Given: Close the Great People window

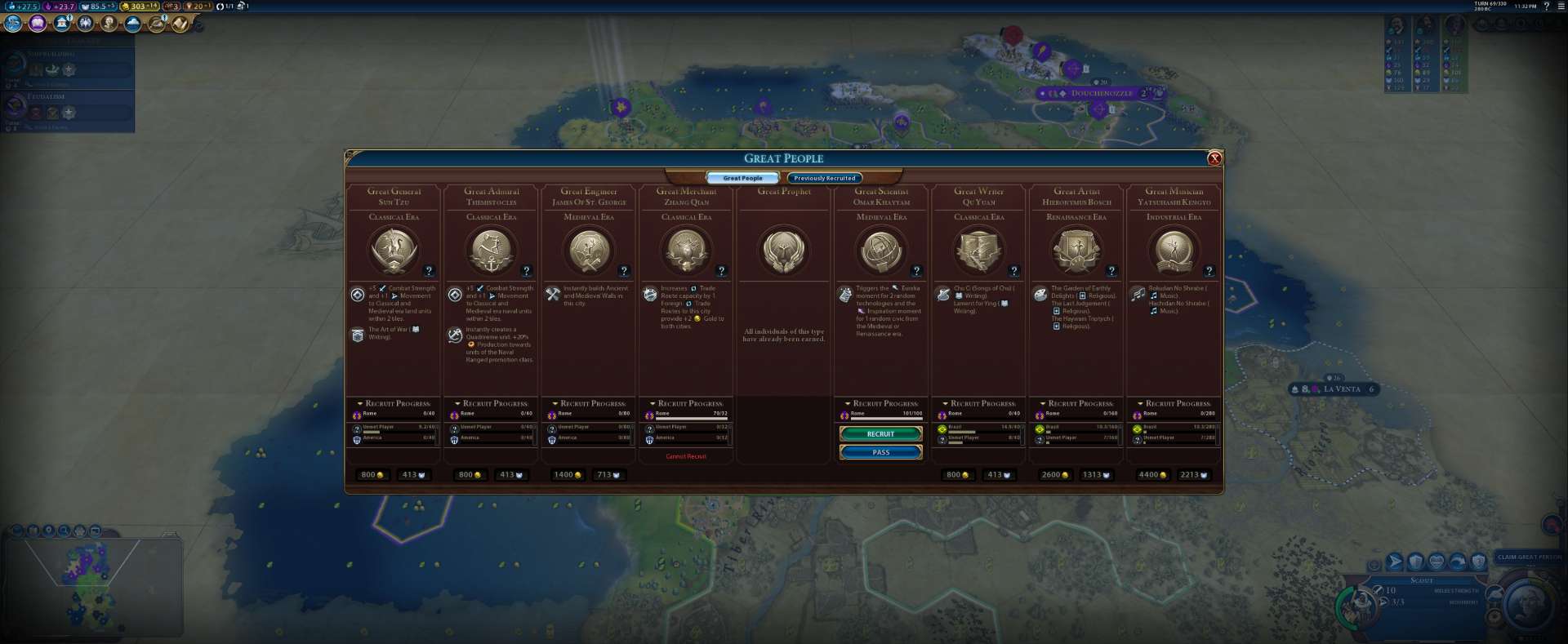Looking at the screenshot, I should pos(1214,158).
